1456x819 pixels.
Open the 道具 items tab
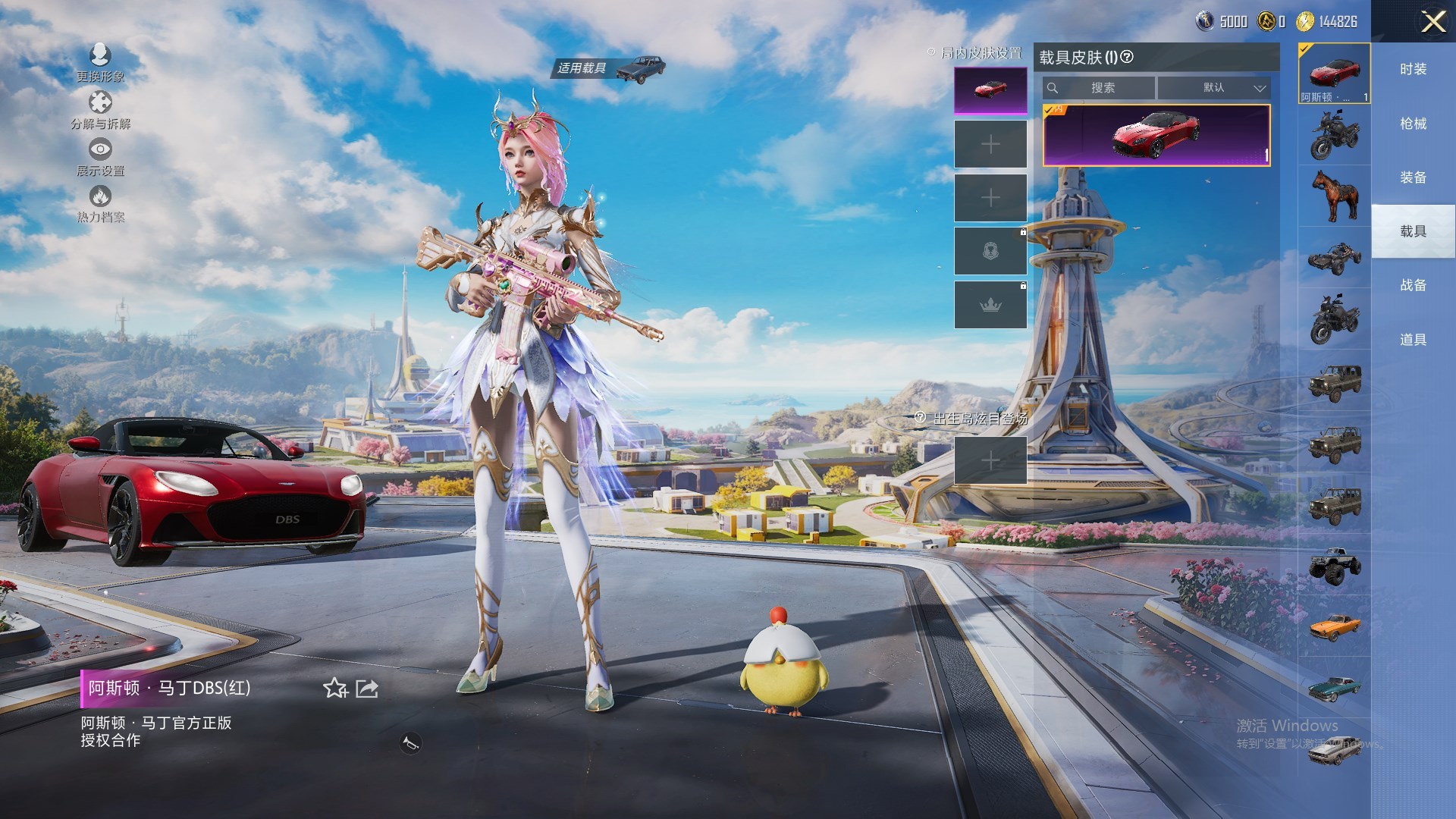pos(1413,340)
